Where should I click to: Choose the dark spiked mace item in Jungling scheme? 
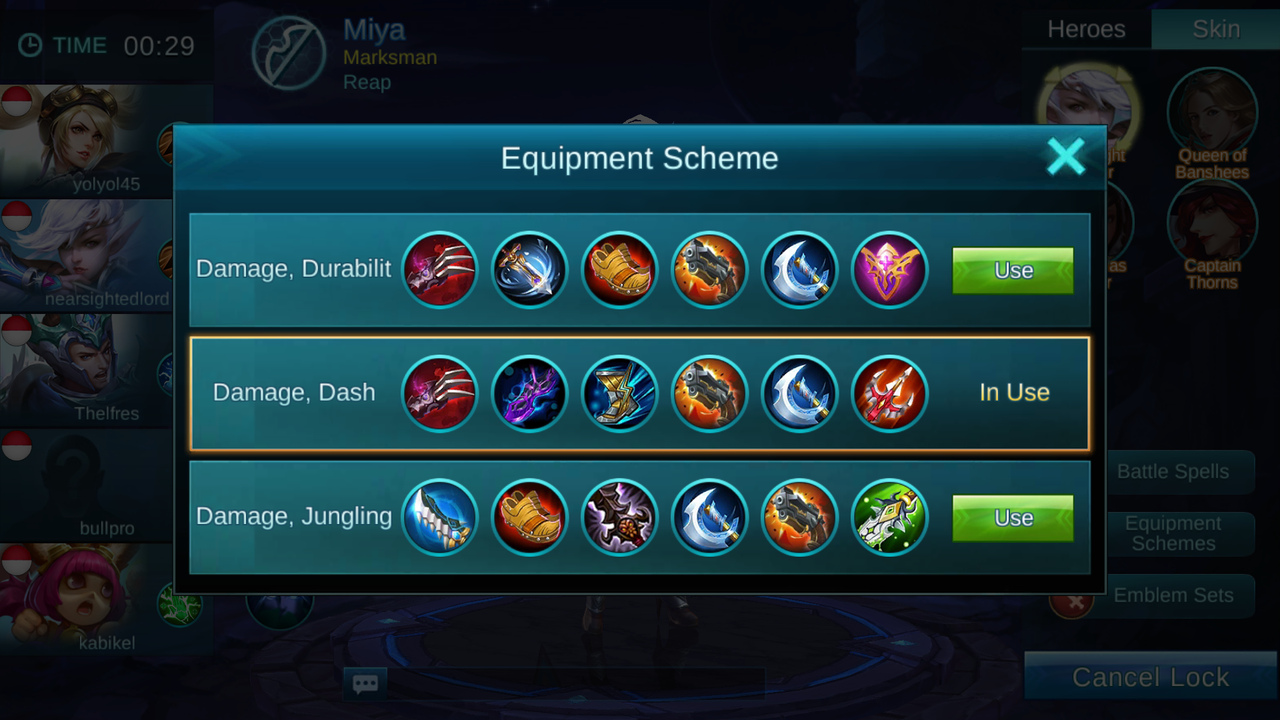pos(619,517)
